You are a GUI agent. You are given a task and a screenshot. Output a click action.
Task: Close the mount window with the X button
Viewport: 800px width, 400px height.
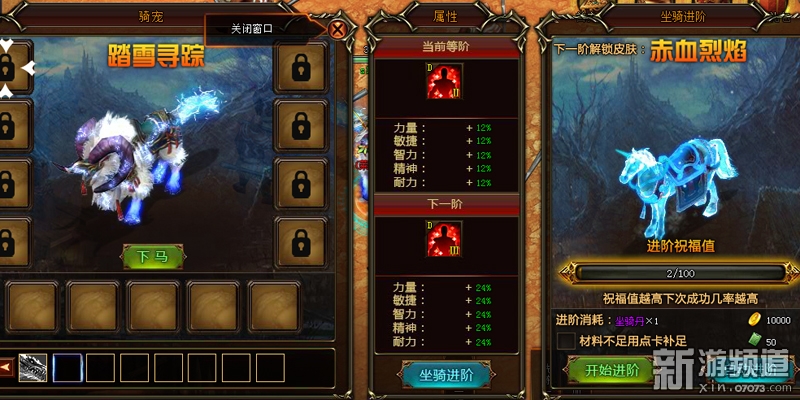pos(338,29)
